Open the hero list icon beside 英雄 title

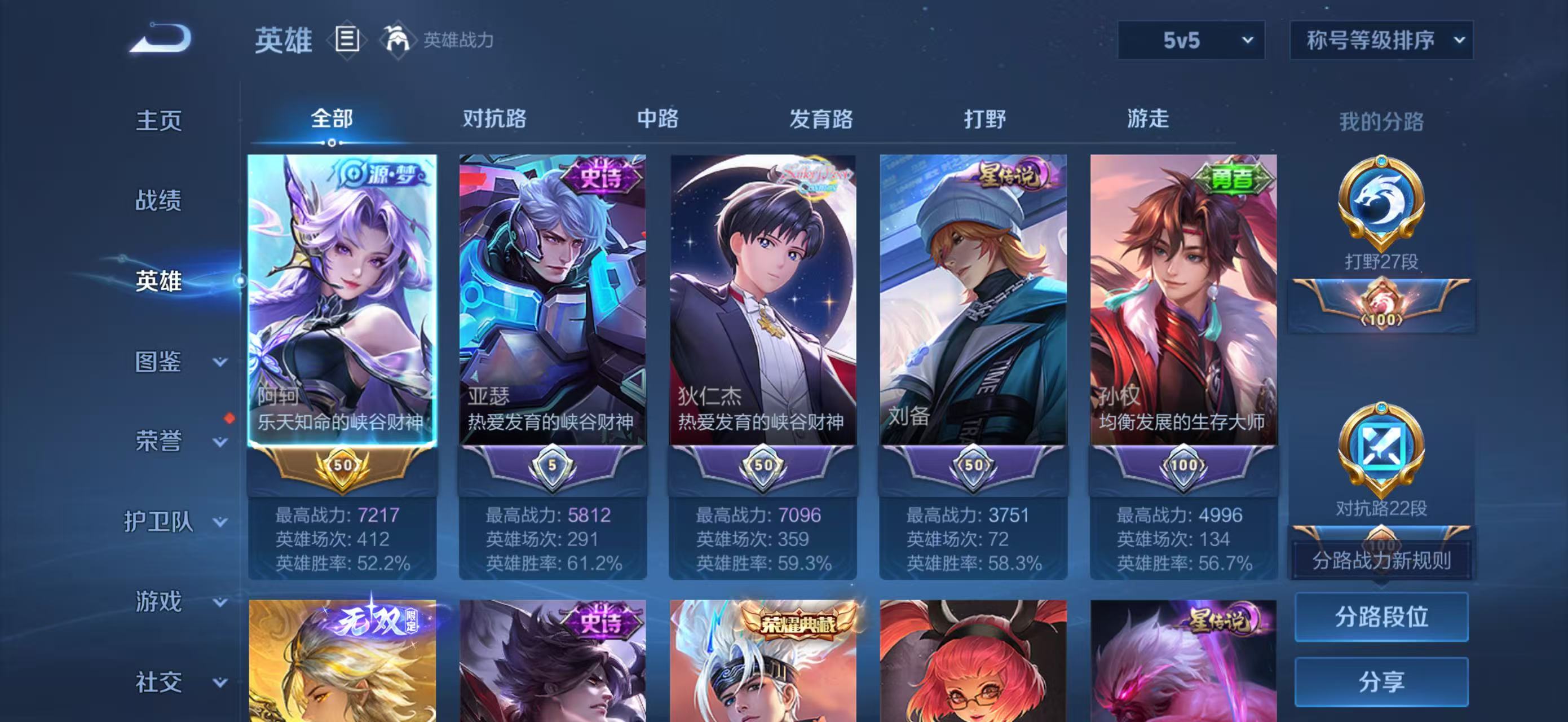pos(346,39)
